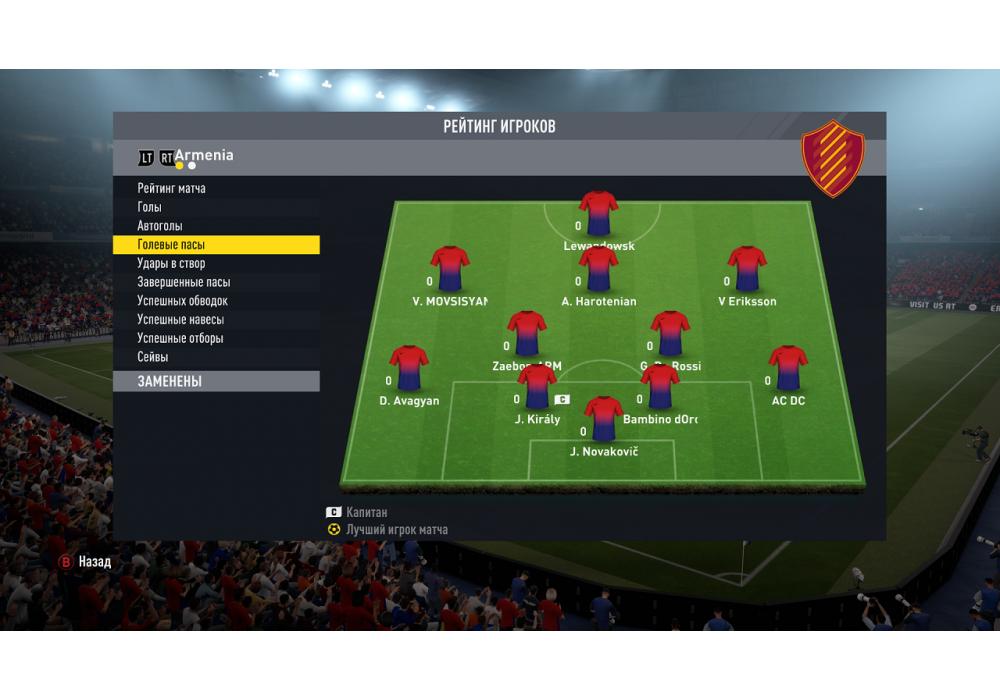The image size is (1000, 700).
Task: Choose the Голы stat entry
Action: point(150,207)
